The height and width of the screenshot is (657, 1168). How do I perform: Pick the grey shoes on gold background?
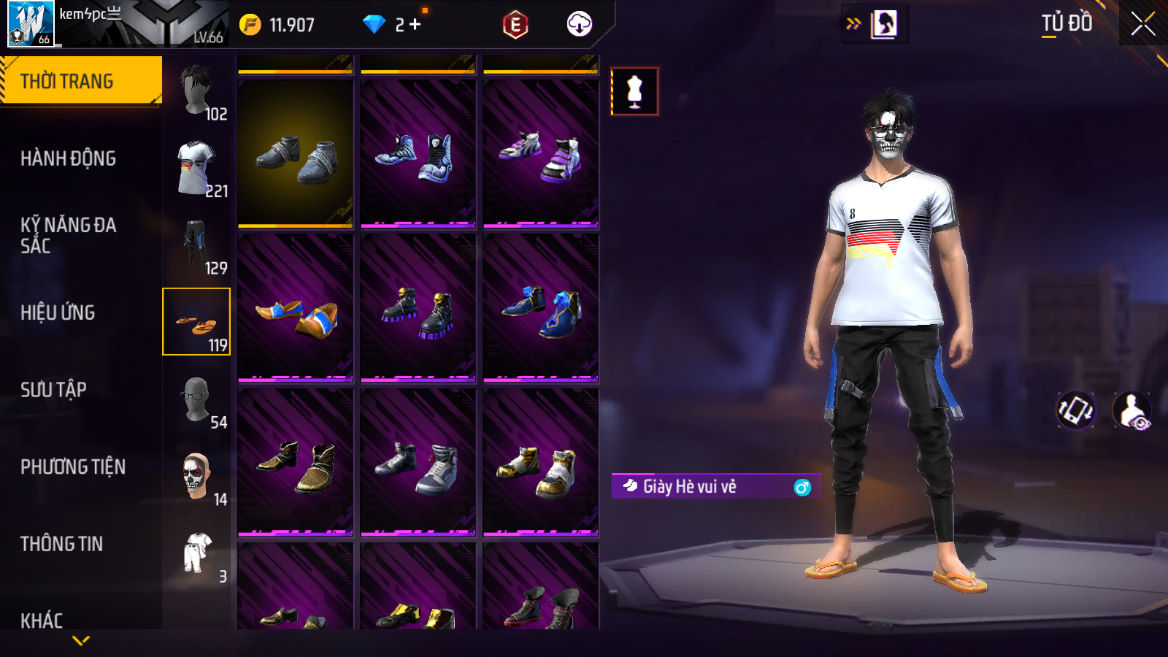pyautogui.click(x=295, y=152)
